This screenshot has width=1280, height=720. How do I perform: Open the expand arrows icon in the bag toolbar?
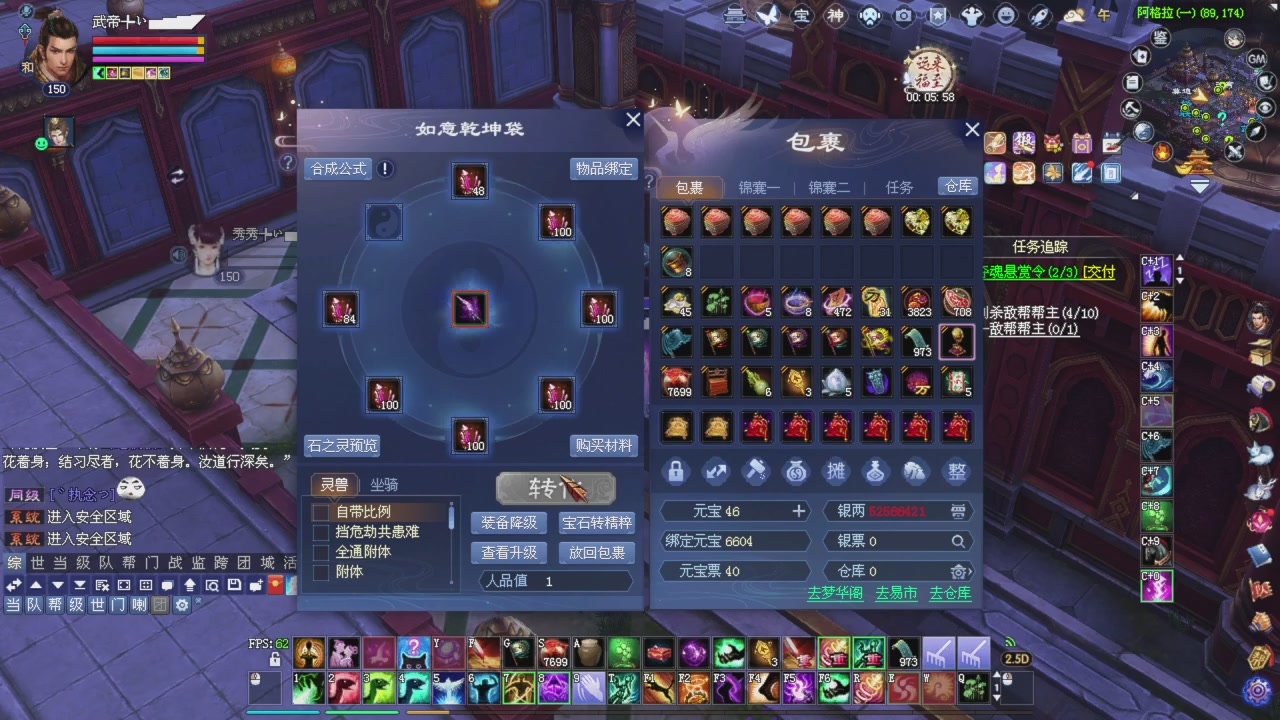[715, 472]
